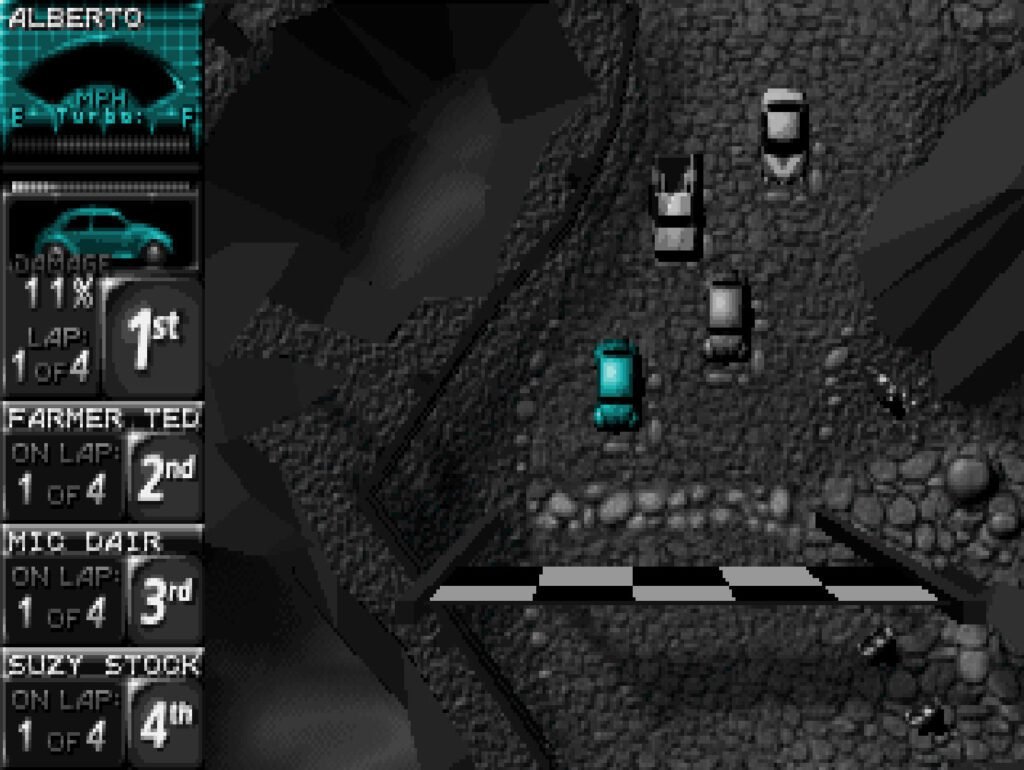The image size is (1024, 770).
Task: Select Mic Dair's racer panel
Action: [x=102, y=584]
